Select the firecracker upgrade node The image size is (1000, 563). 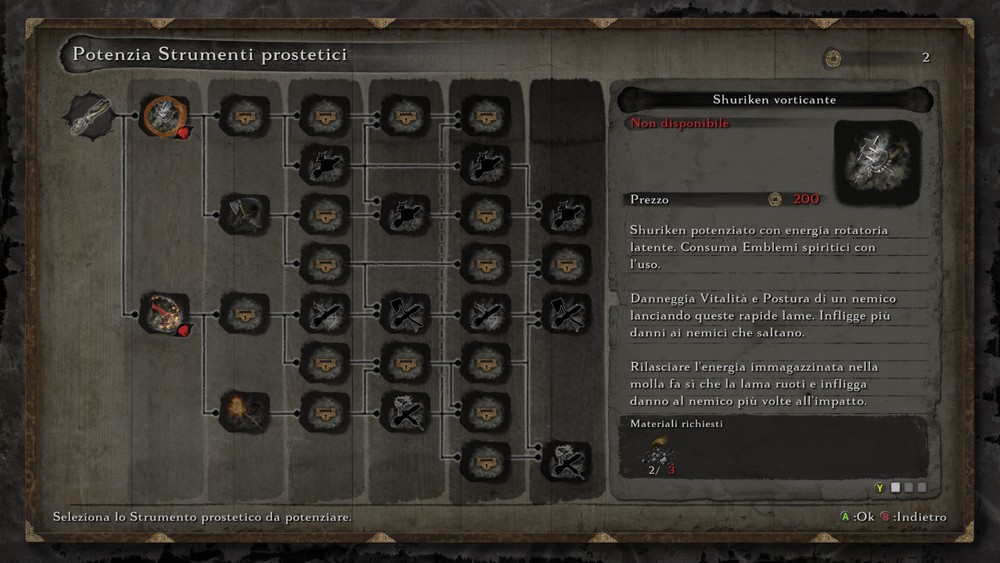244,411
